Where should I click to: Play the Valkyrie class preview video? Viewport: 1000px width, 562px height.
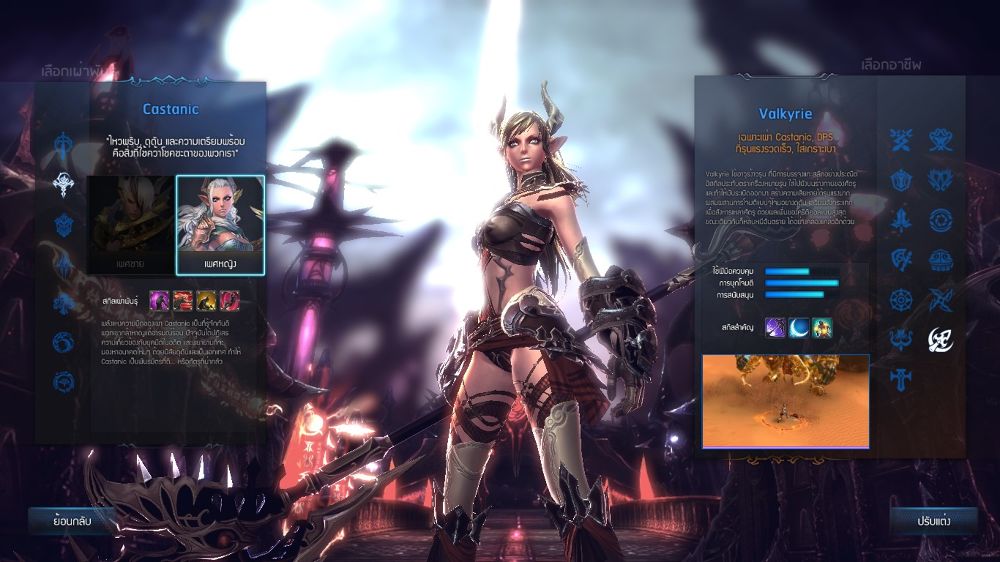785,400
